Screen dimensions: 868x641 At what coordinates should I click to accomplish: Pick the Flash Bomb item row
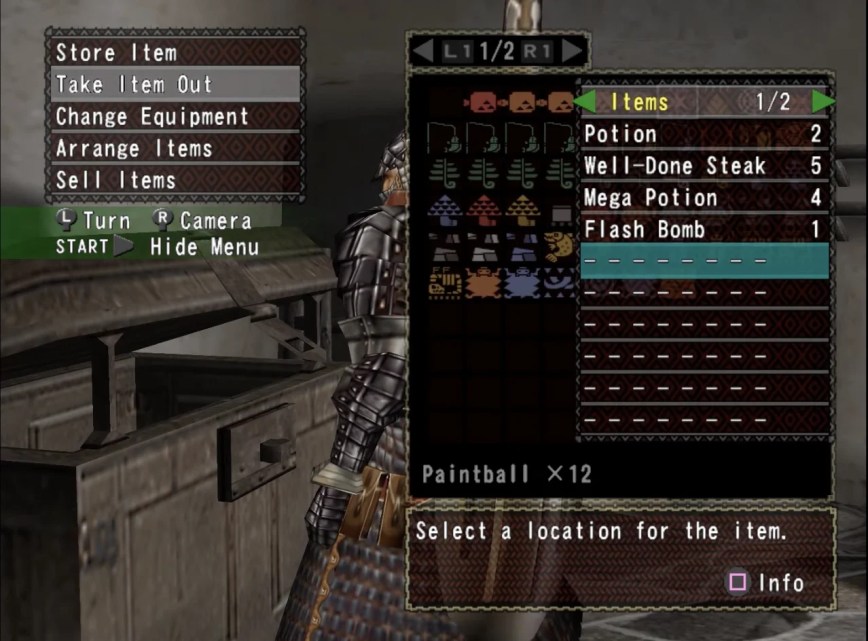(x=703, y=230)
